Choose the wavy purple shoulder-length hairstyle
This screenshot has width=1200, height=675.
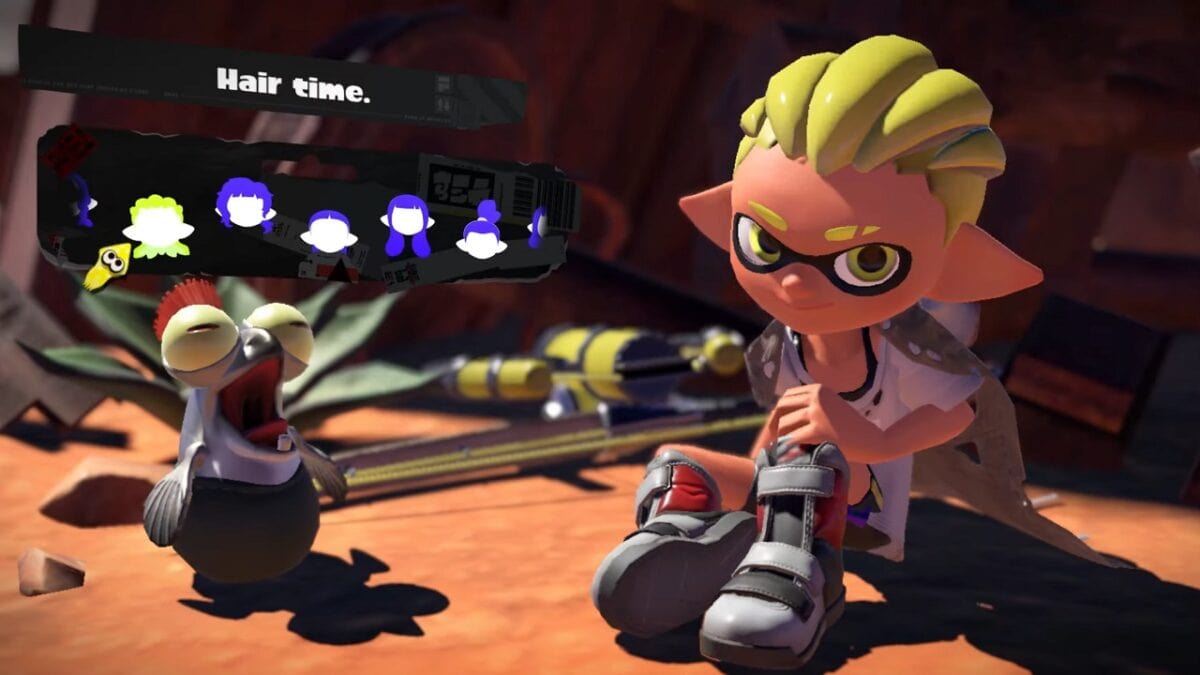click(244, 205)
